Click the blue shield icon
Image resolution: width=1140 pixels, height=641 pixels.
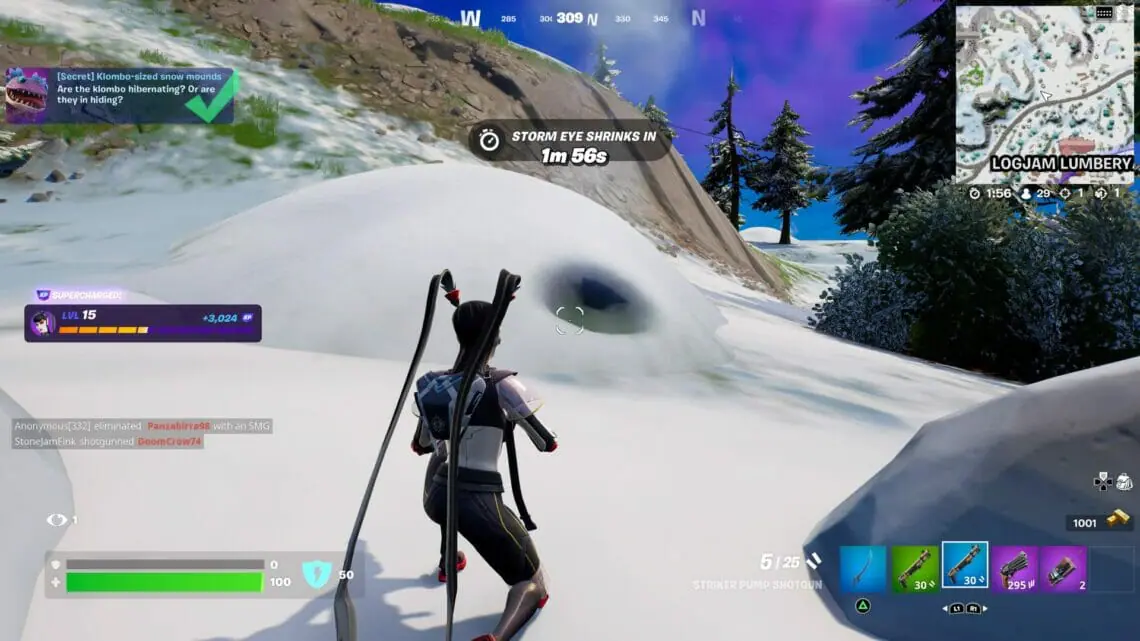point(316,574)
